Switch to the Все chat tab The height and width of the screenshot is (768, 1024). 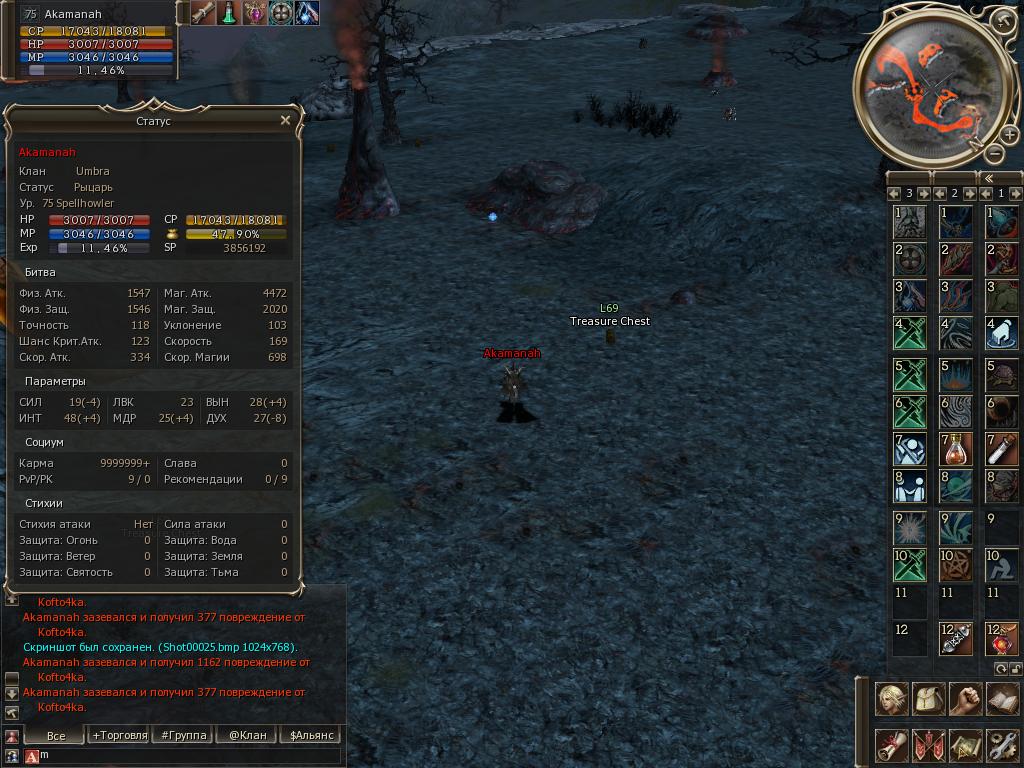point(56,735)
